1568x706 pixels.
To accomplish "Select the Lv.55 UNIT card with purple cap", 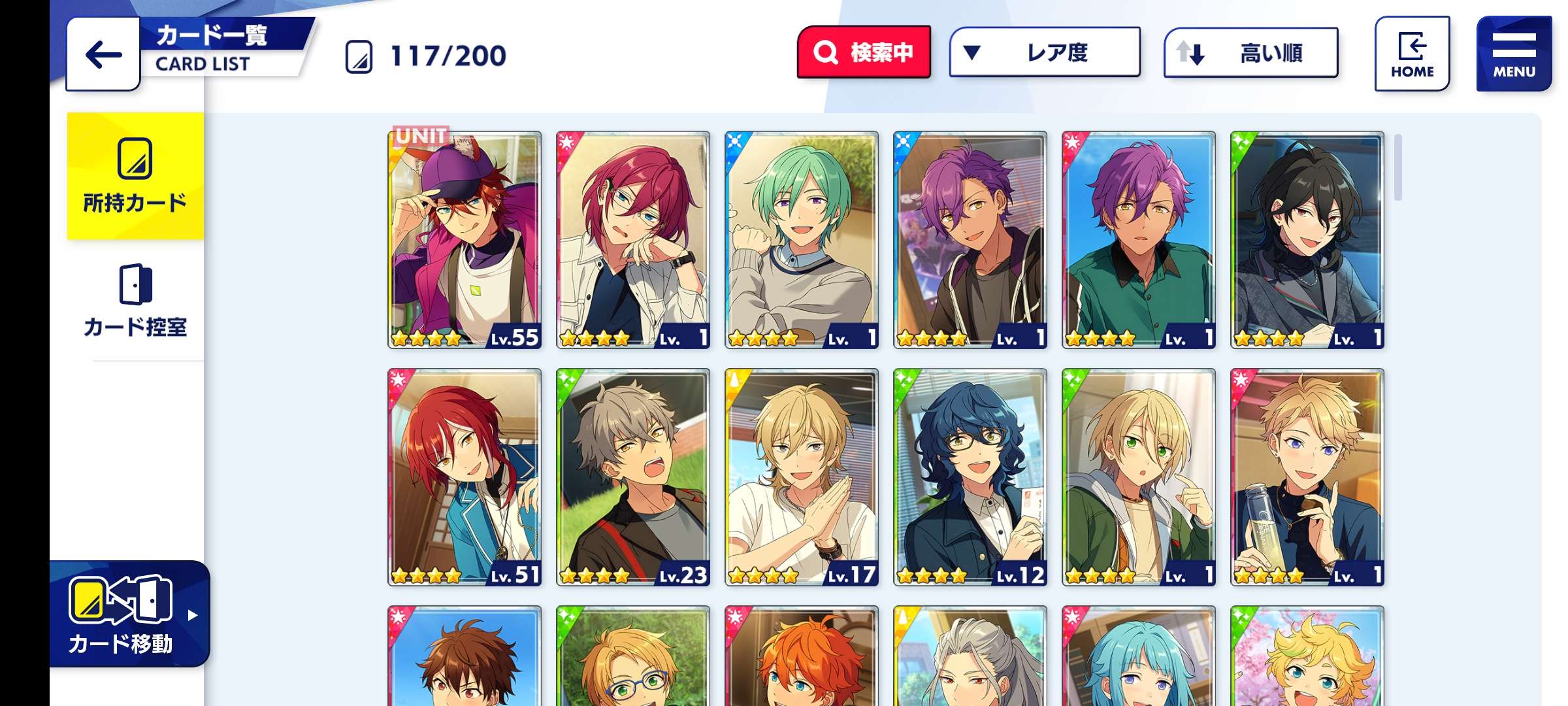I will (465, 240).
